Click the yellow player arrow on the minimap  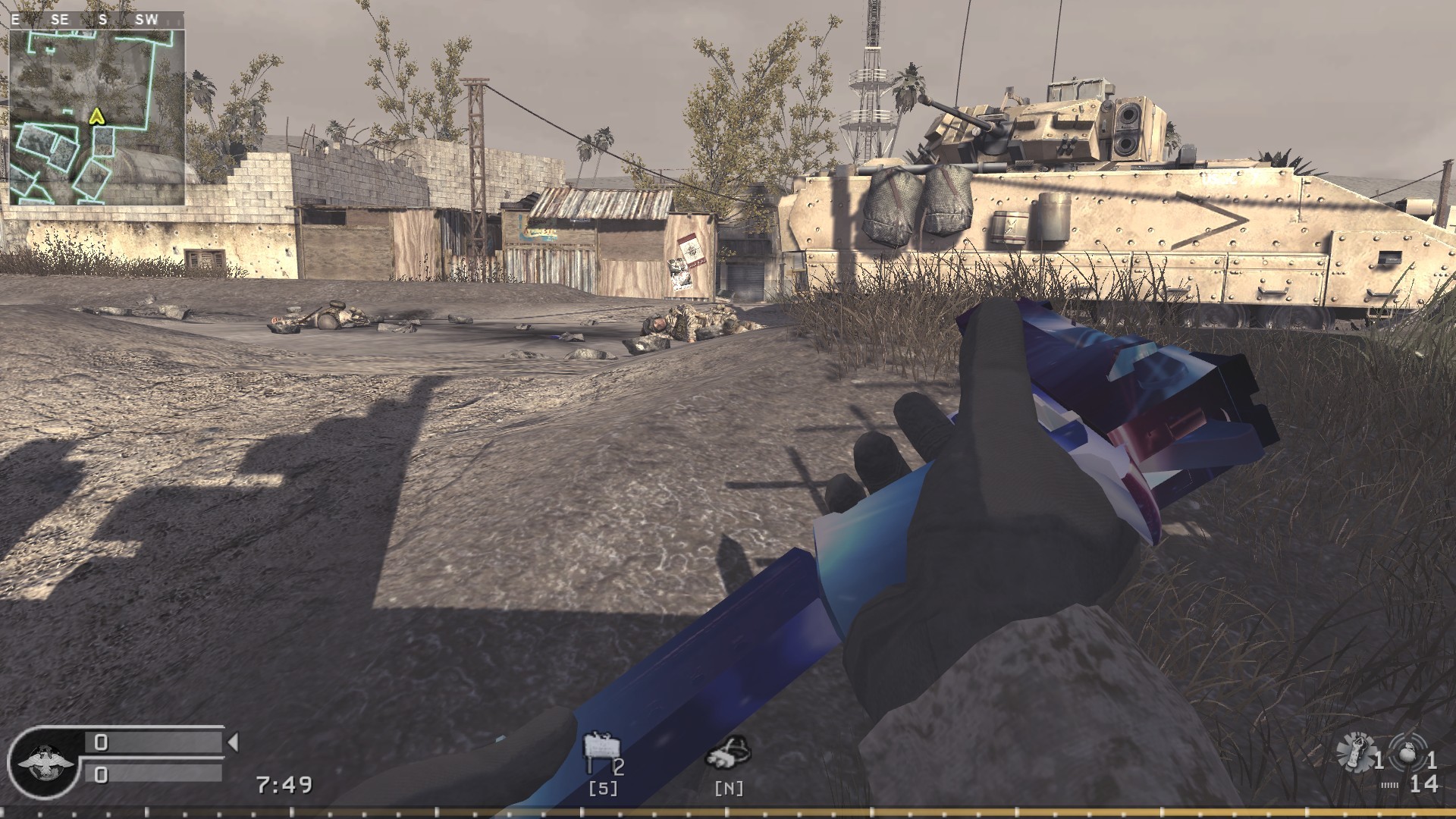[x=96, y=118]
